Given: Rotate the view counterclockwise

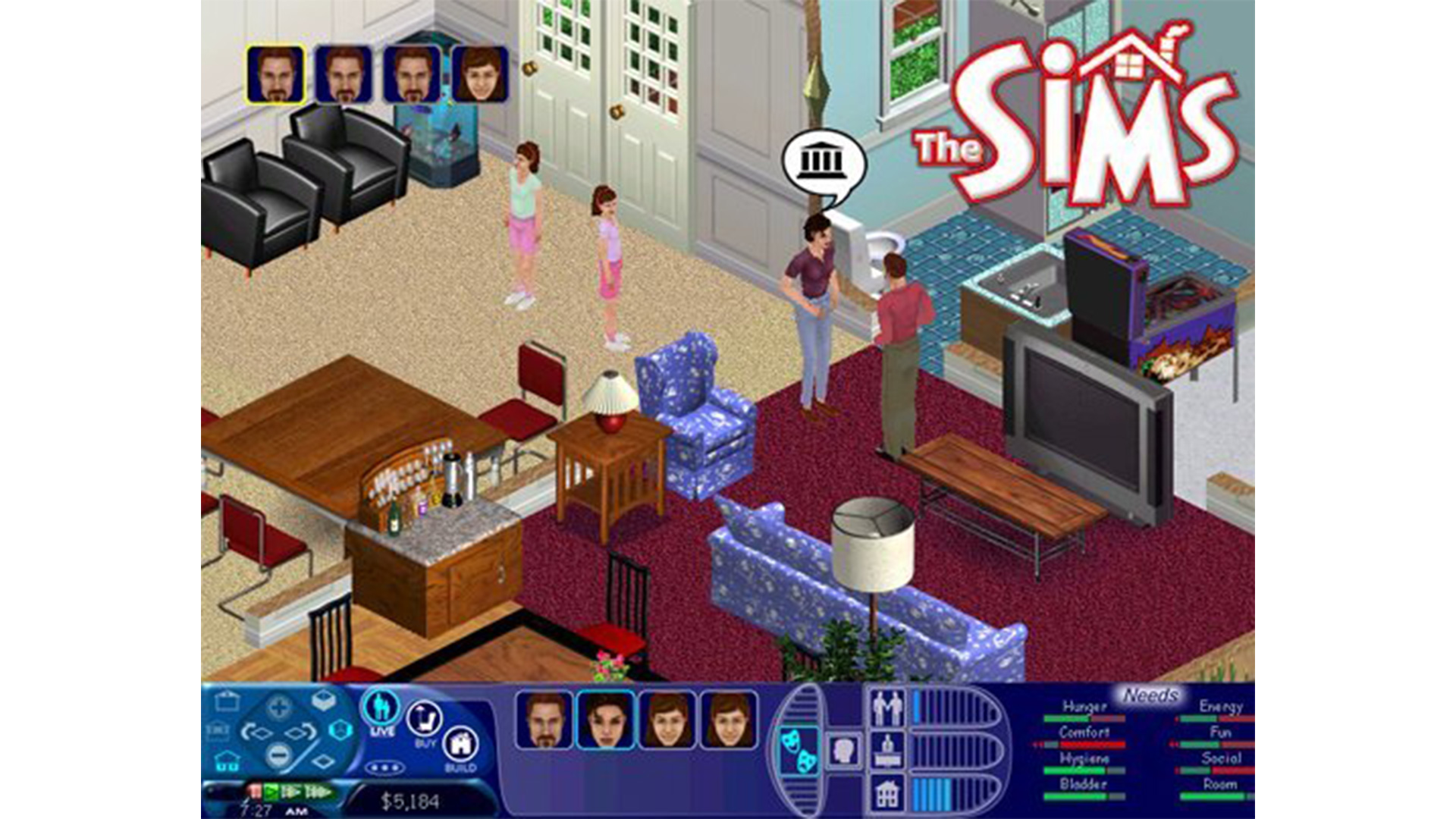Looking at the screenshot, I should pos(256,730).
